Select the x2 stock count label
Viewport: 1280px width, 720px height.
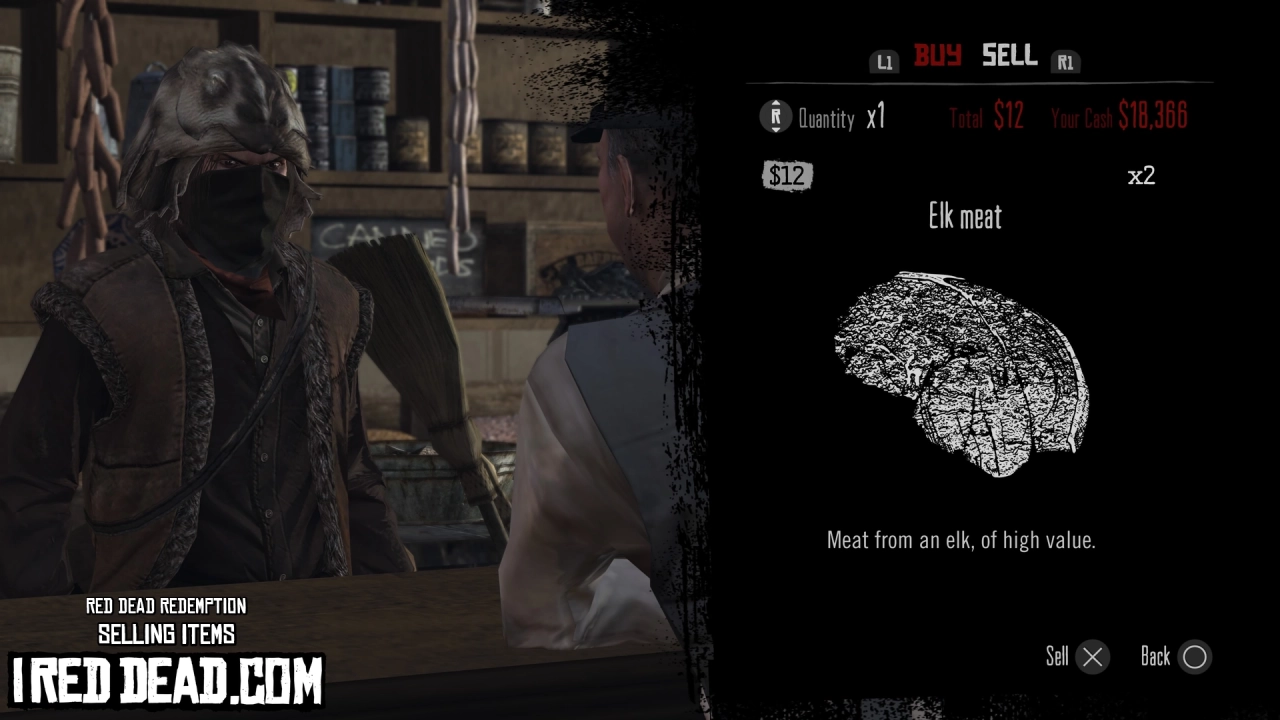1142,175
